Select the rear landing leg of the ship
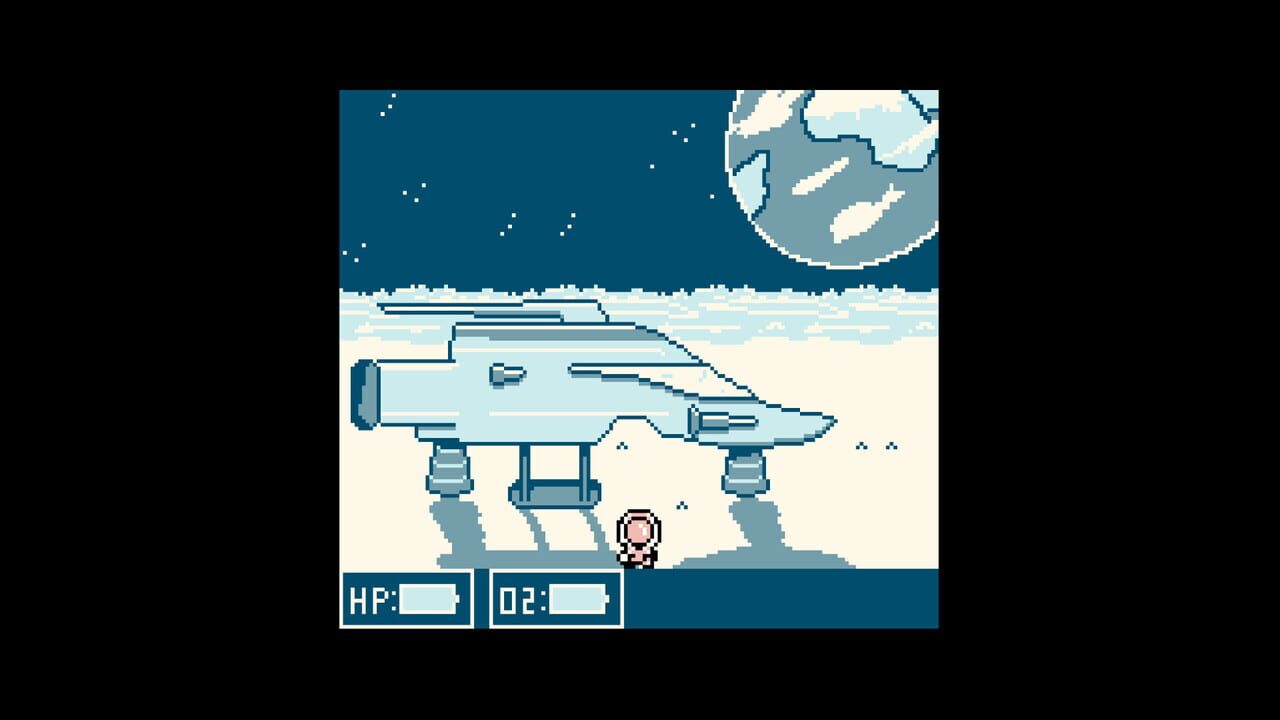This screenshot has height=720, width=1280. 450,468
